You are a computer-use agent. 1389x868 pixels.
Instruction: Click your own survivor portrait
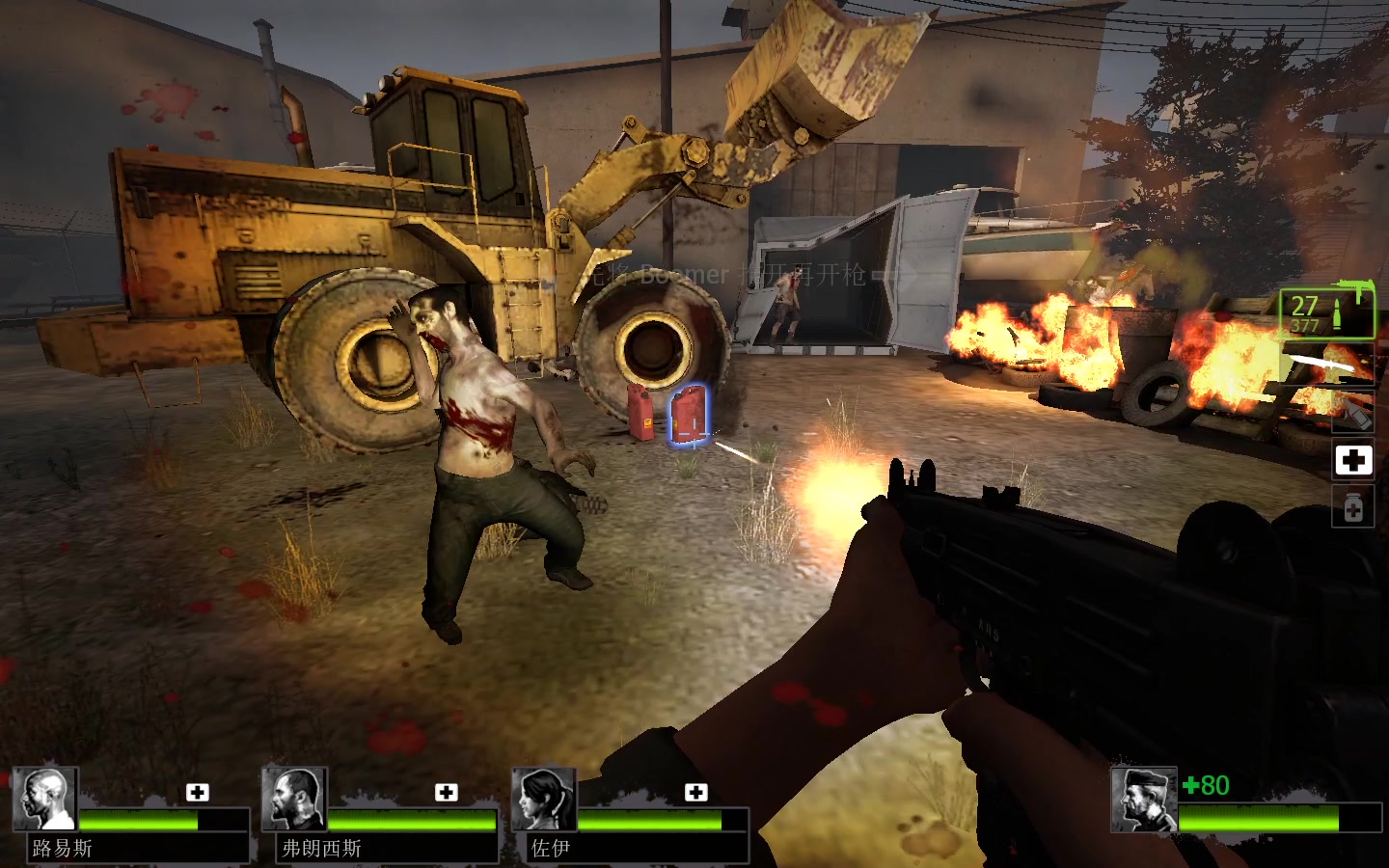[1144, 799]
